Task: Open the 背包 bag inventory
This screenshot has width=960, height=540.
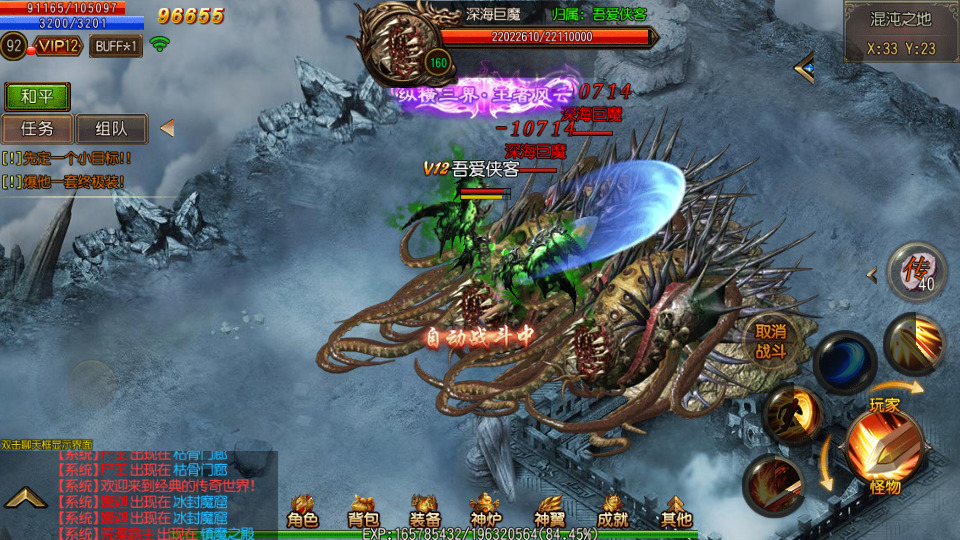Action: coord(363,510)
